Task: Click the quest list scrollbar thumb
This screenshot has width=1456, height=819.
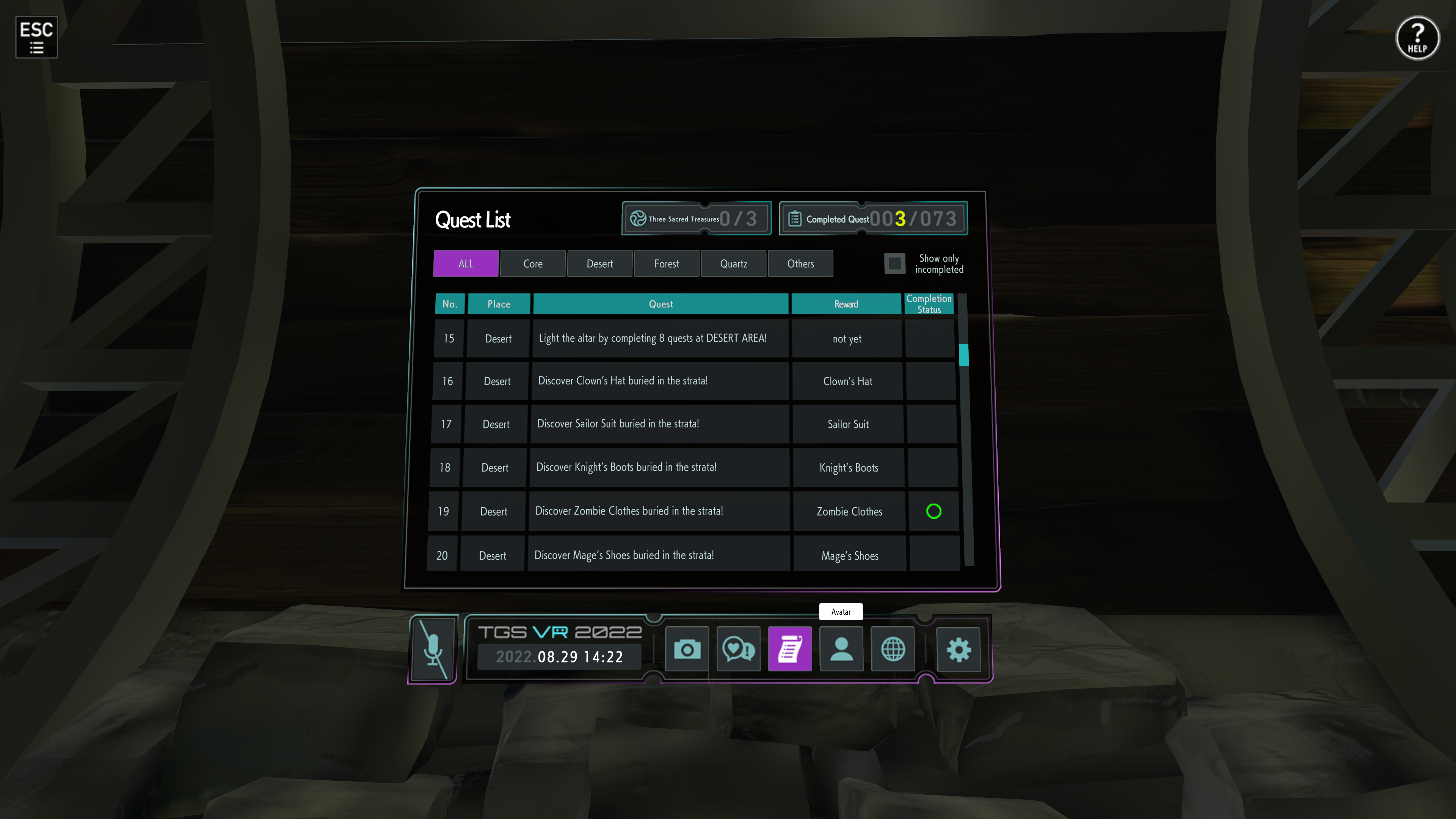Action: [964, 355]
